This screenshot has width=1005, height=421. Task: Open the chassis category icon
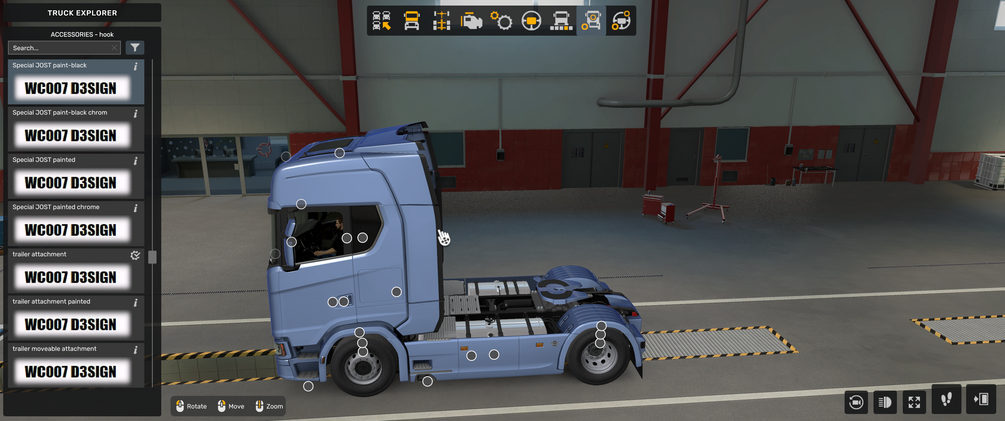(x=441, y=21)
